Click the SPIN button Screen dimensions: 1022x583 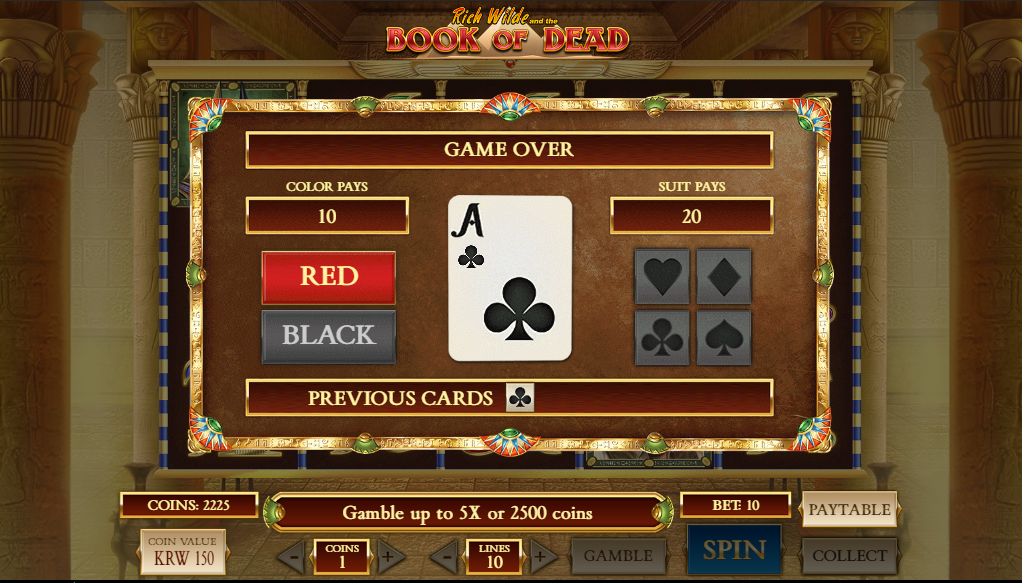(734, 550)
